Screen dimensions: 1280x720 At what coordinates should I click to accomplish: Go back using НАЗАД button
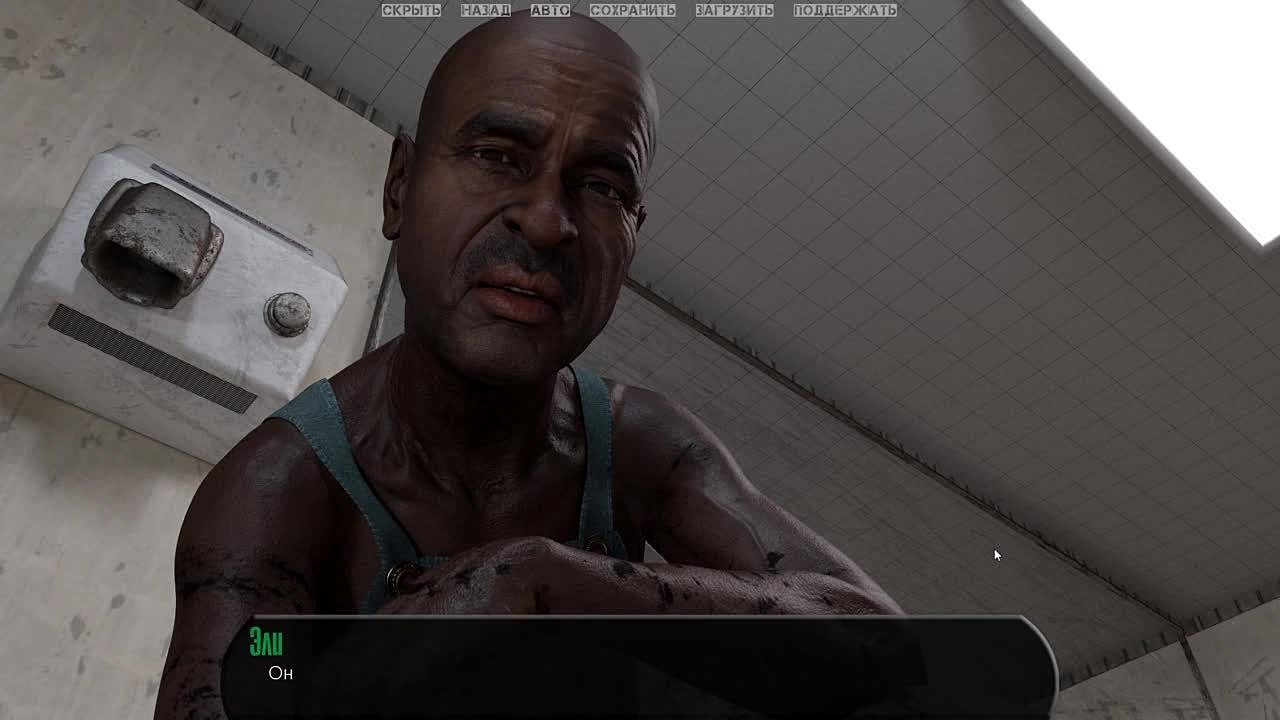[x=485, y=10]
